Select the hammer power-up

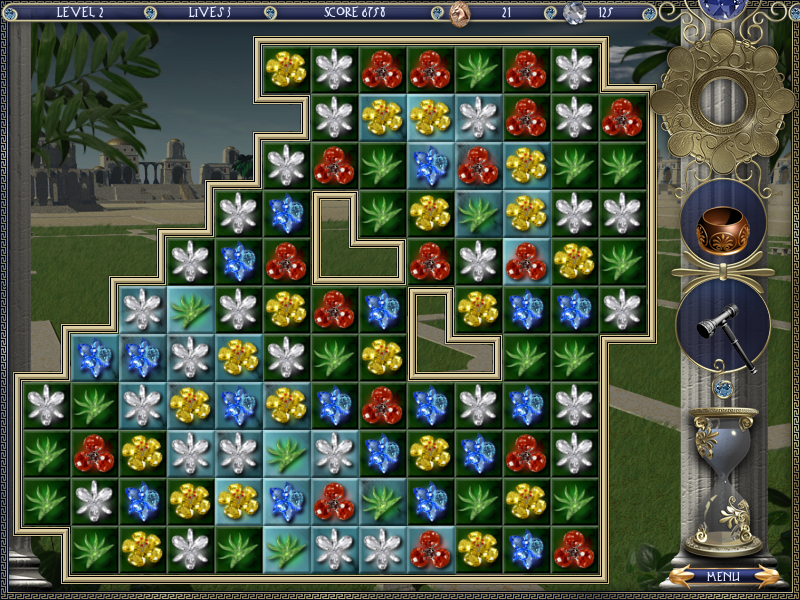pyautogui.click(x=723, y=324)
